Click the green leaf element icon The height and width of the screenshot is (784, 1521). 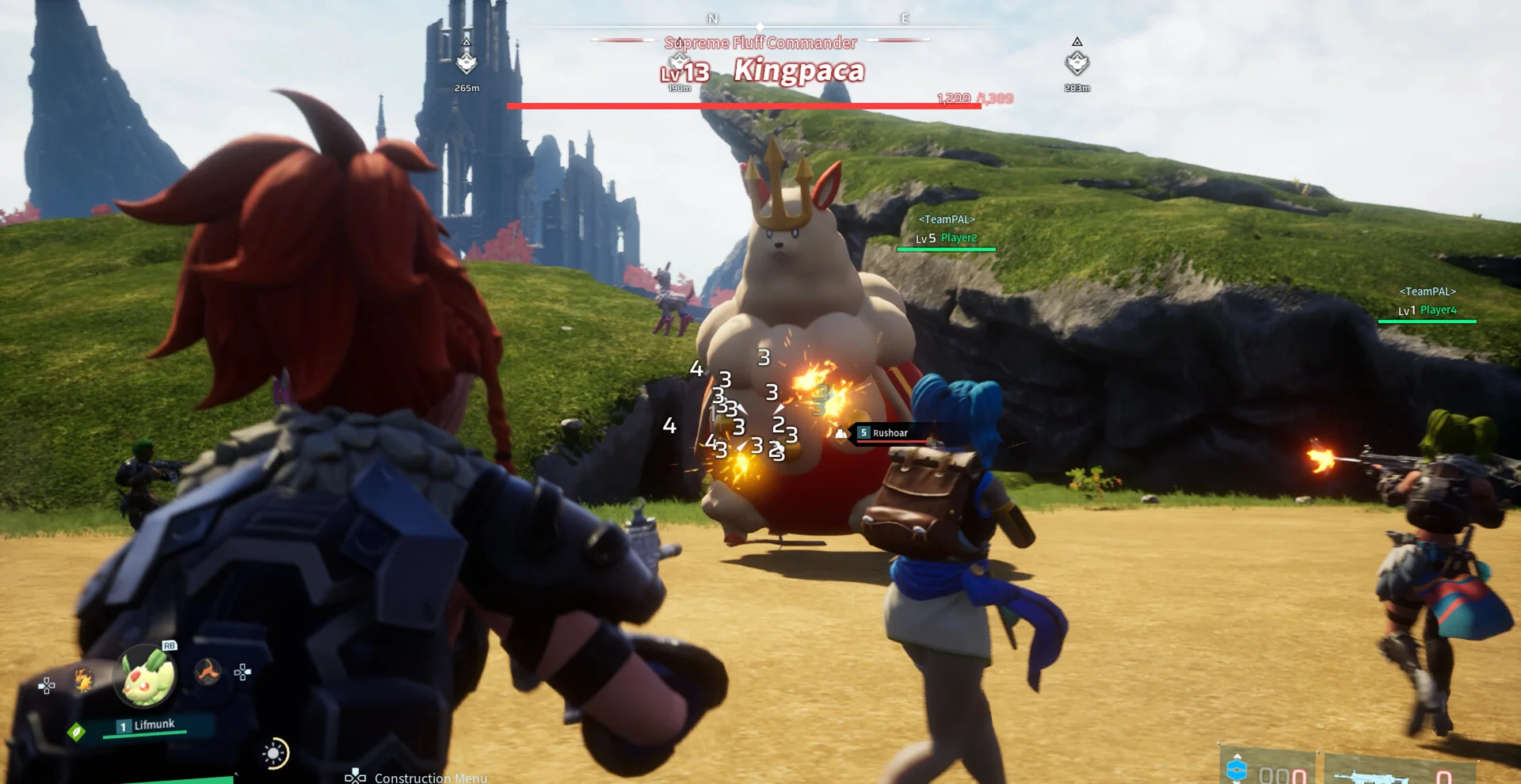click(76, 732)
